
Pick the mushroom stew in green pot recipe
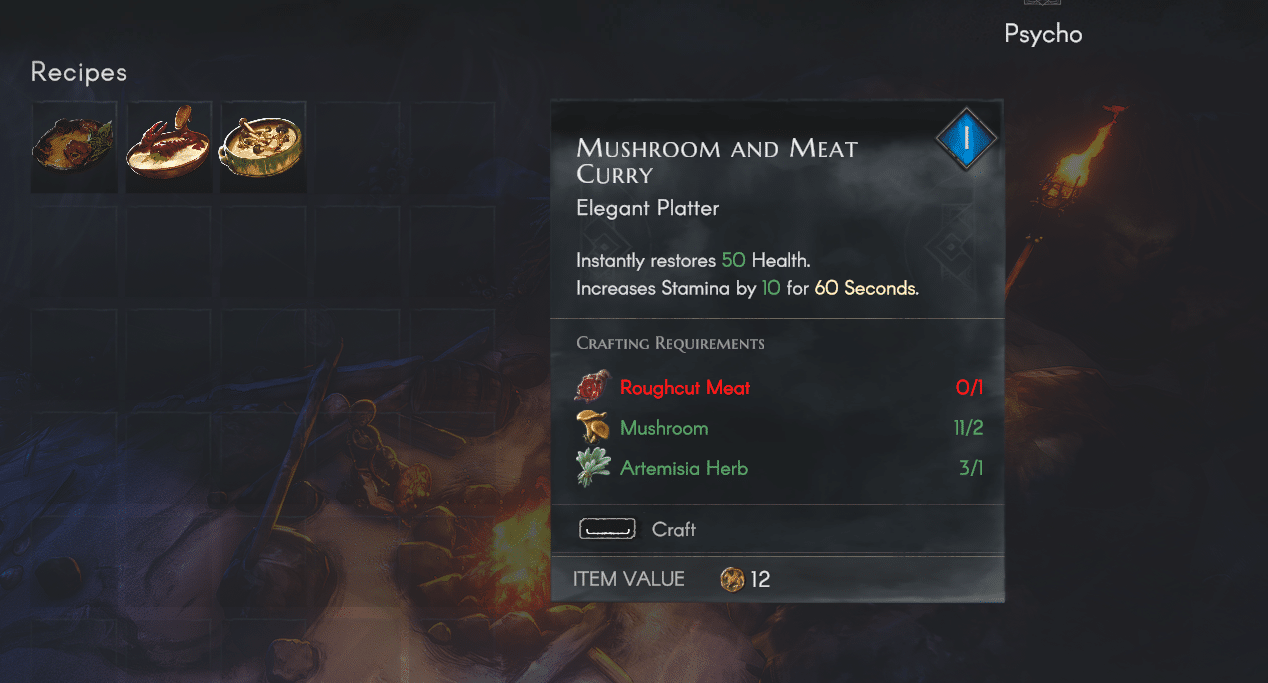point(262,145)
